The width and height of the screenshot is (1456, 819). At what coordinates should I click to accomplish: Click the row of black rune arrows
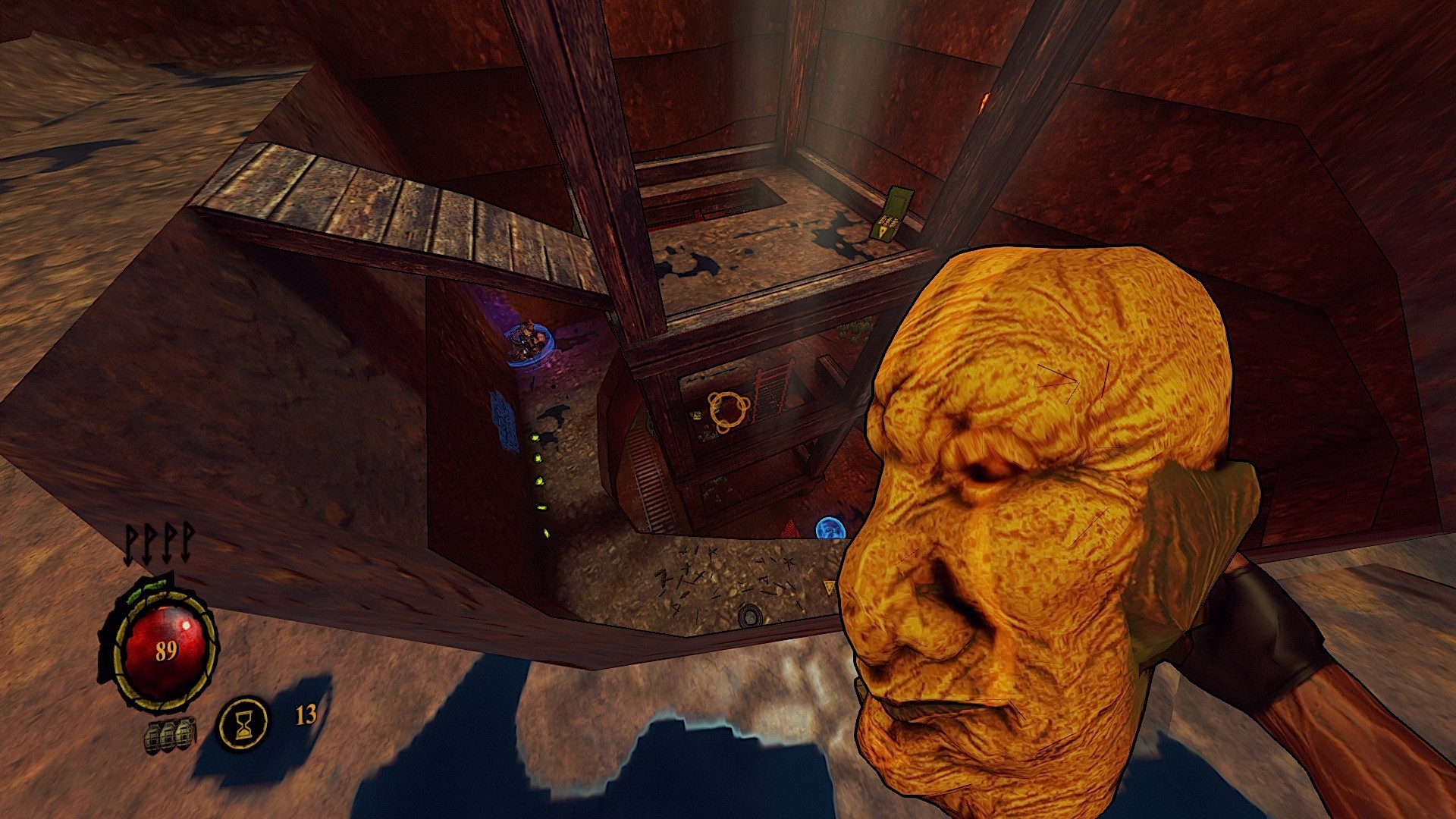(159, 543)
